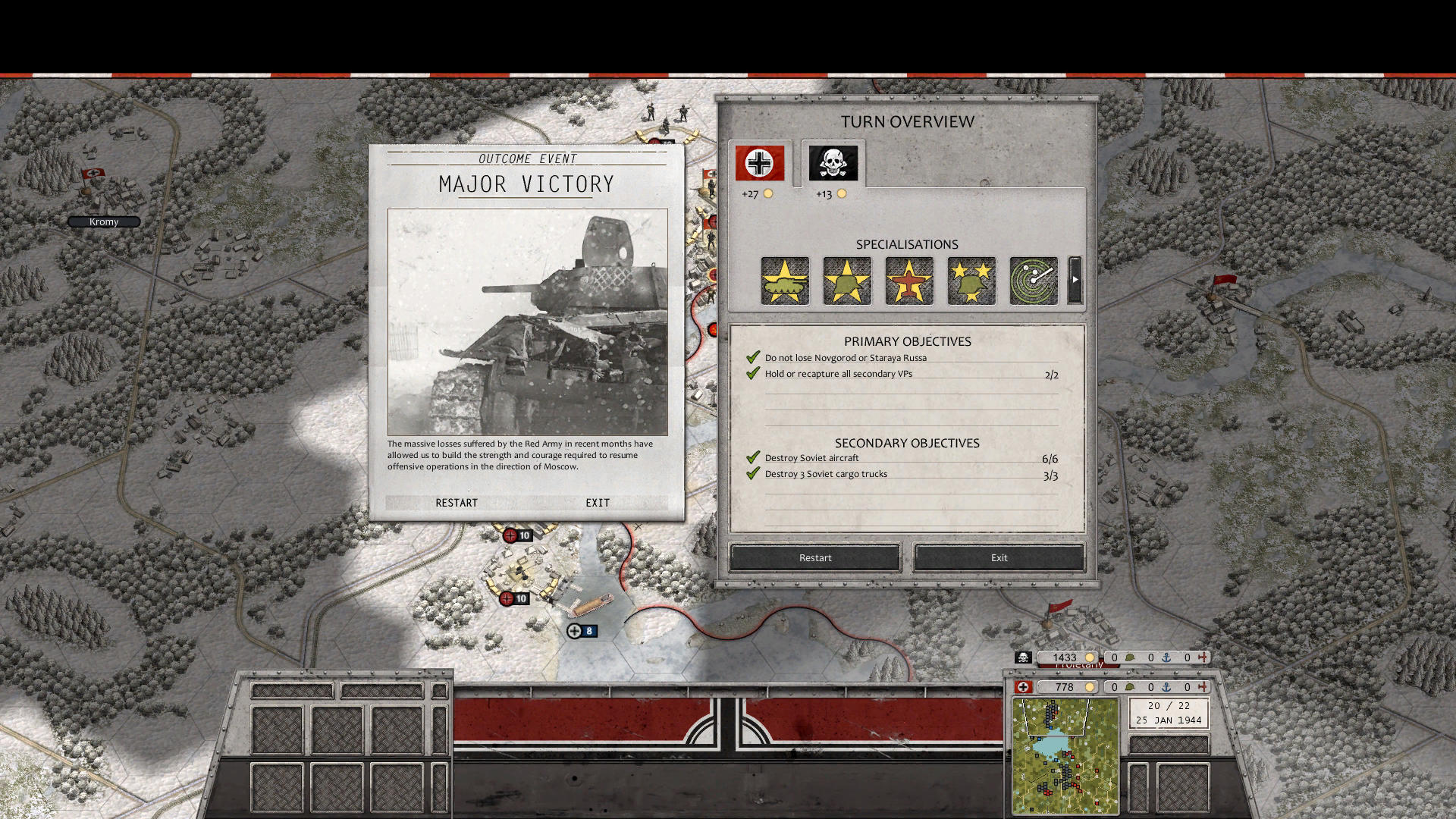The image size is (1456, 819).
Task: Switch to the German flag faction tab
Action: tap(758, 162)
